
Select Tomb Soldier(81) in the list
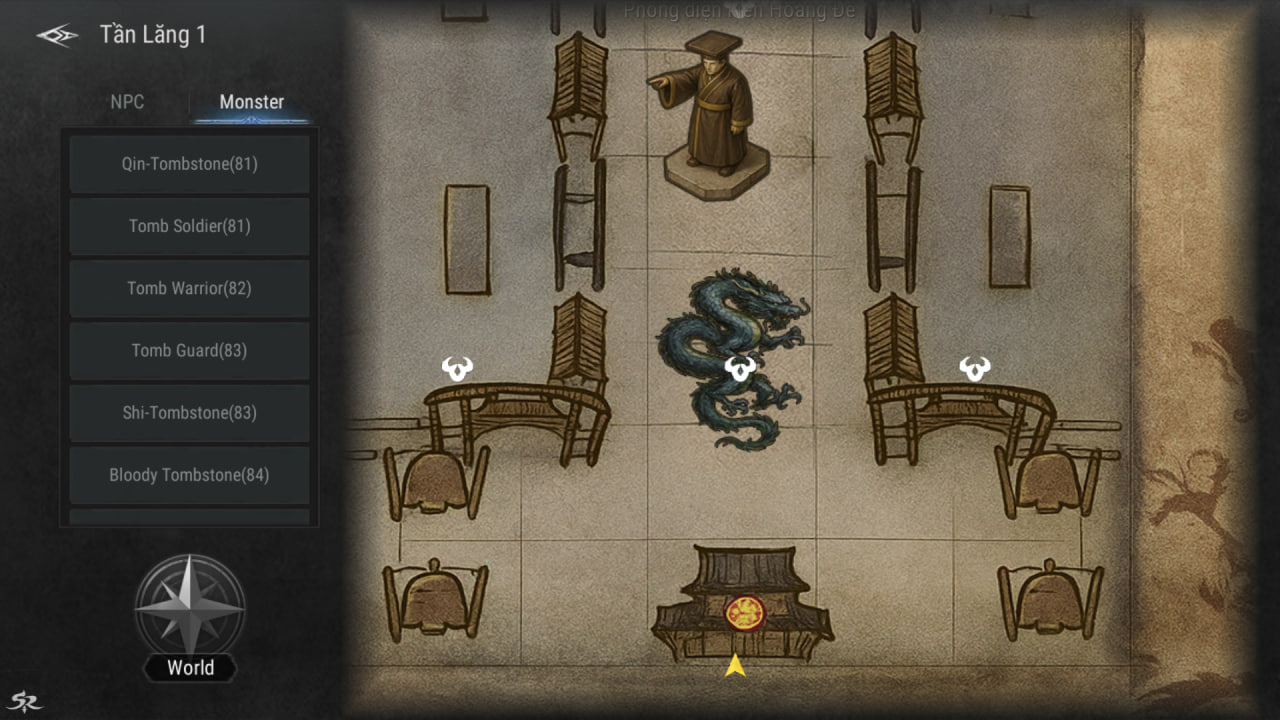pos(189,226)
